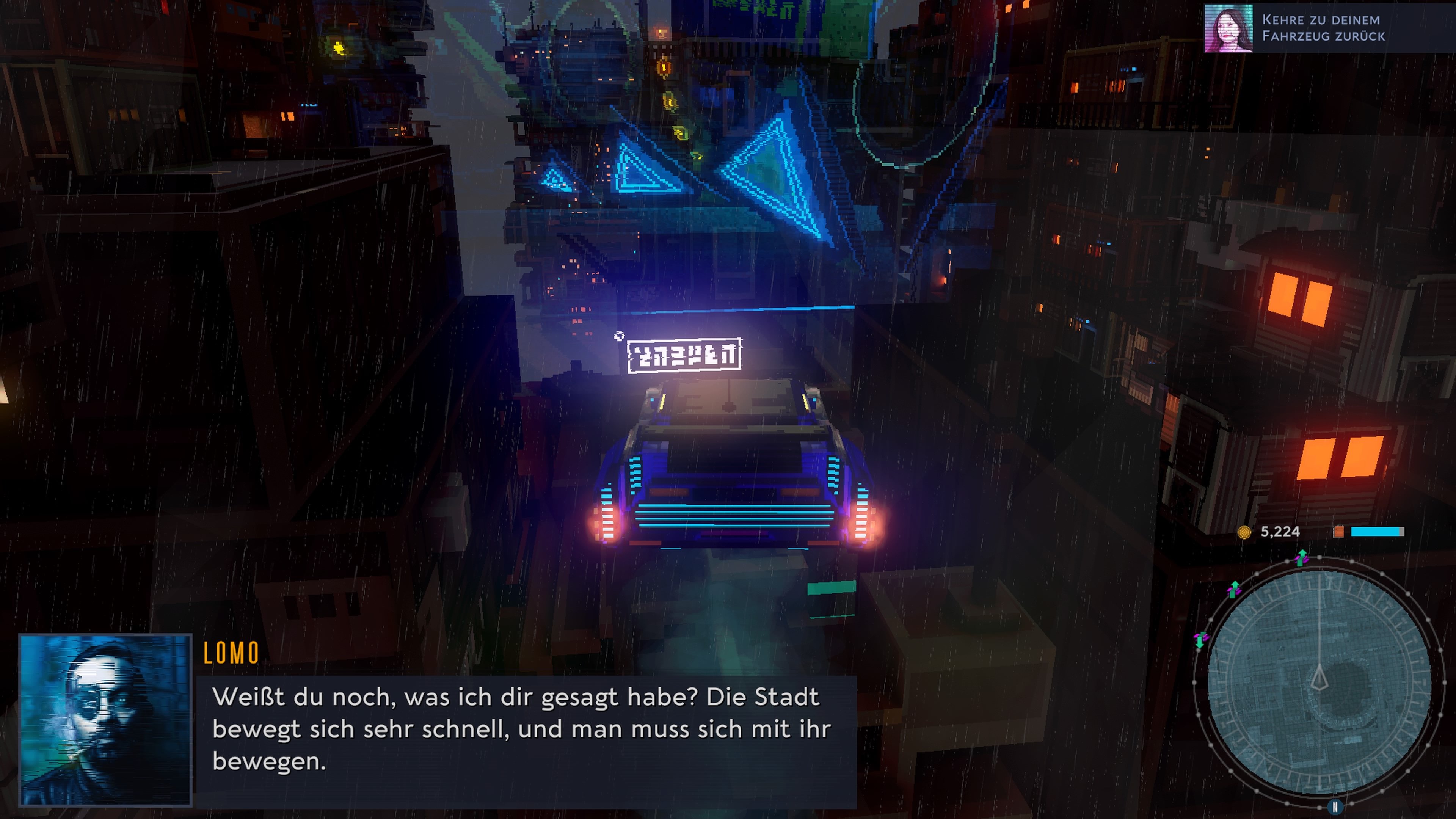Click the woman's portrait in objective tracker
The image size is (1456, 819).
pos(1228,28)
